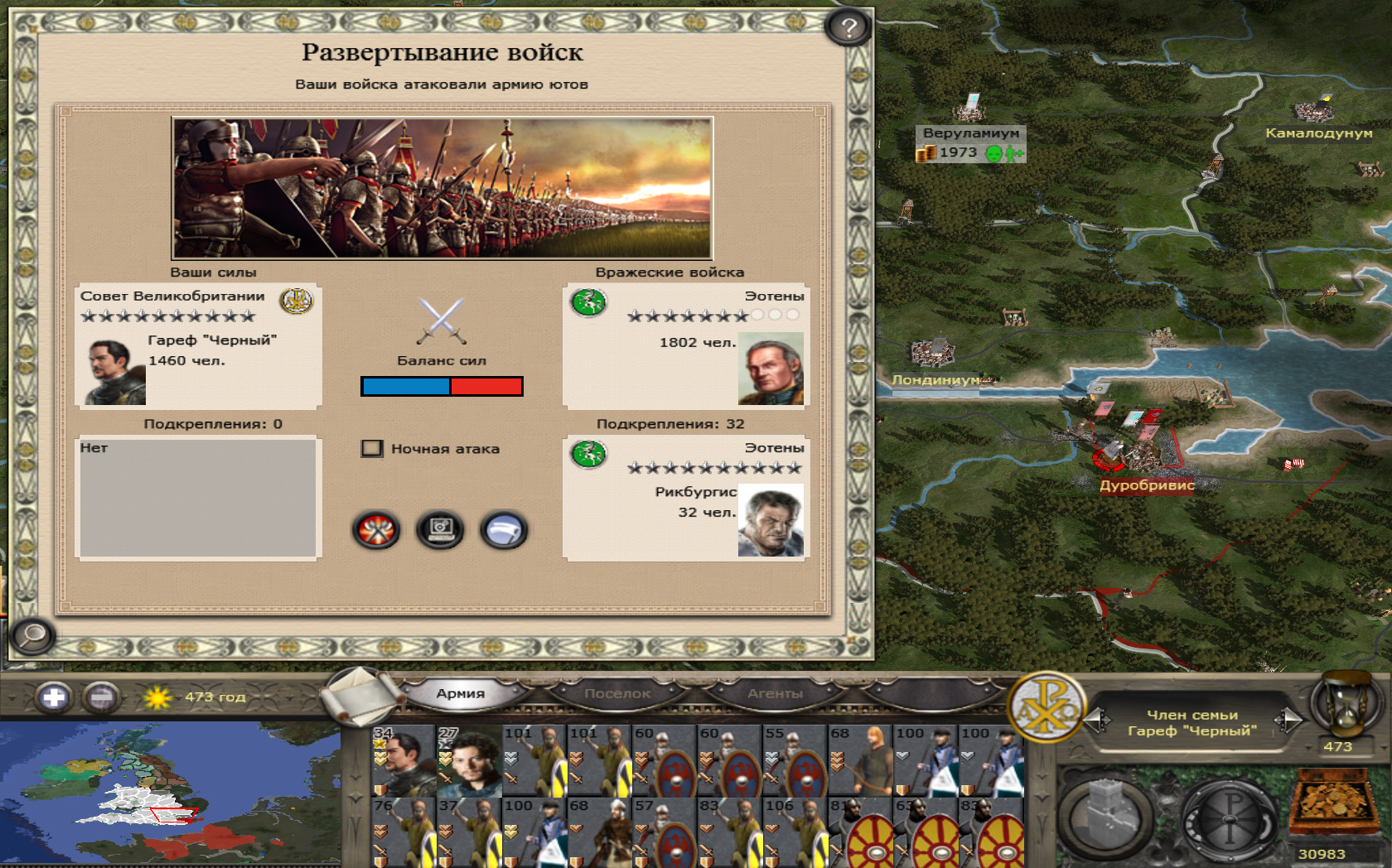Zoom in the minimap with plus button
The width and height of the screenshot is (1392, 868).
(x=54, y=697)
